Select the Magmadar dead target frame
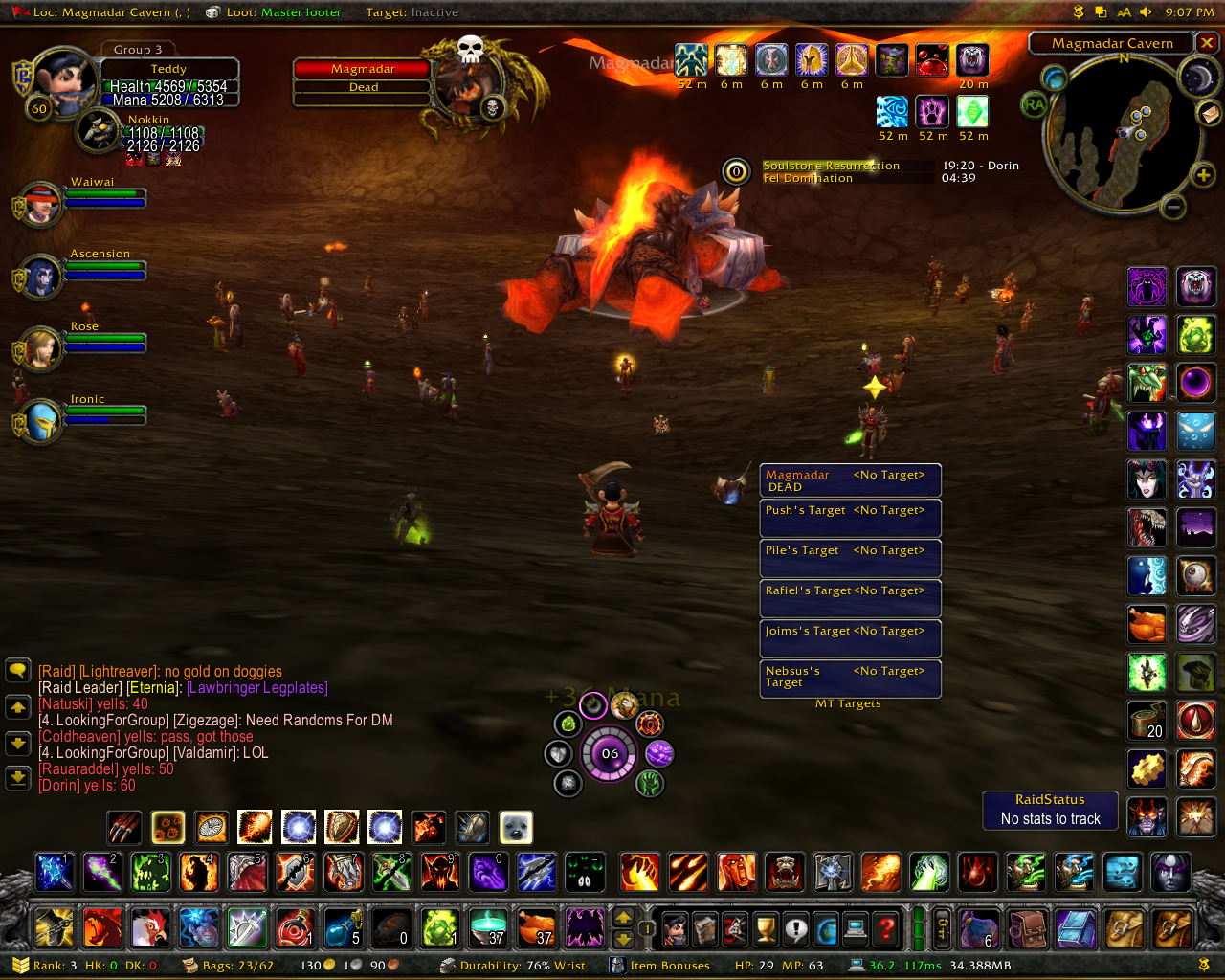This screenshot has height=980, width=1225. click(363, 78)
